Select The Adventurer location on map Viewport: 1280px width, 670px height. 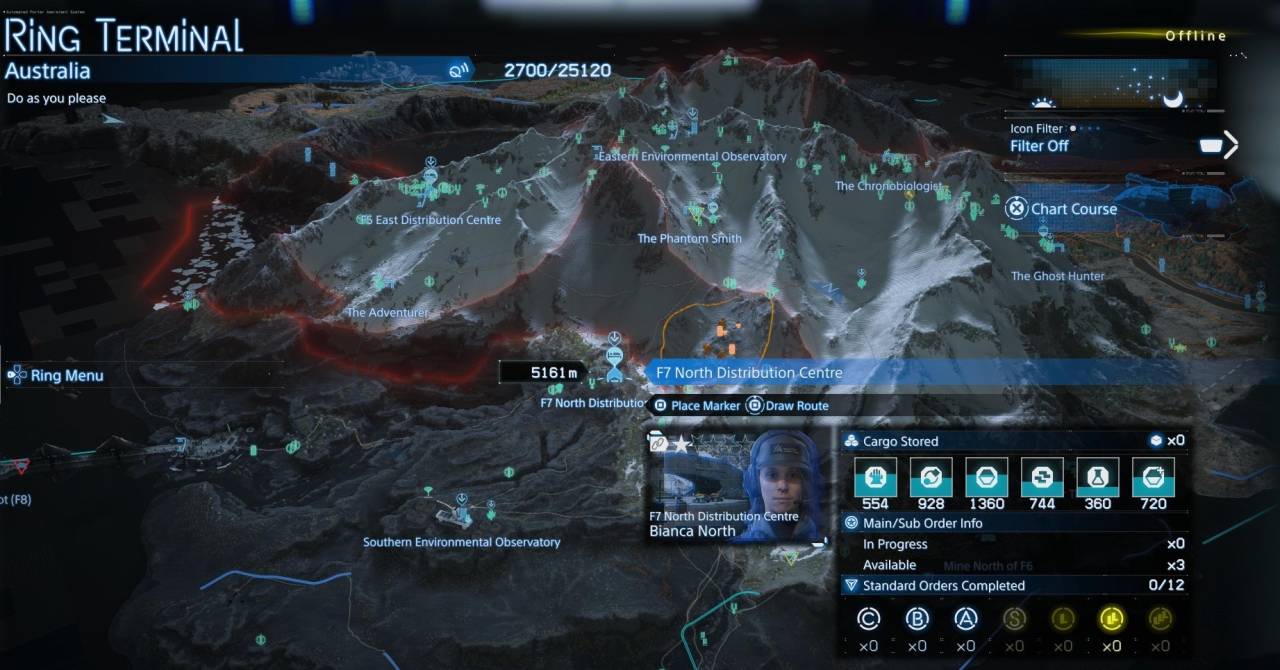(387, 313)
